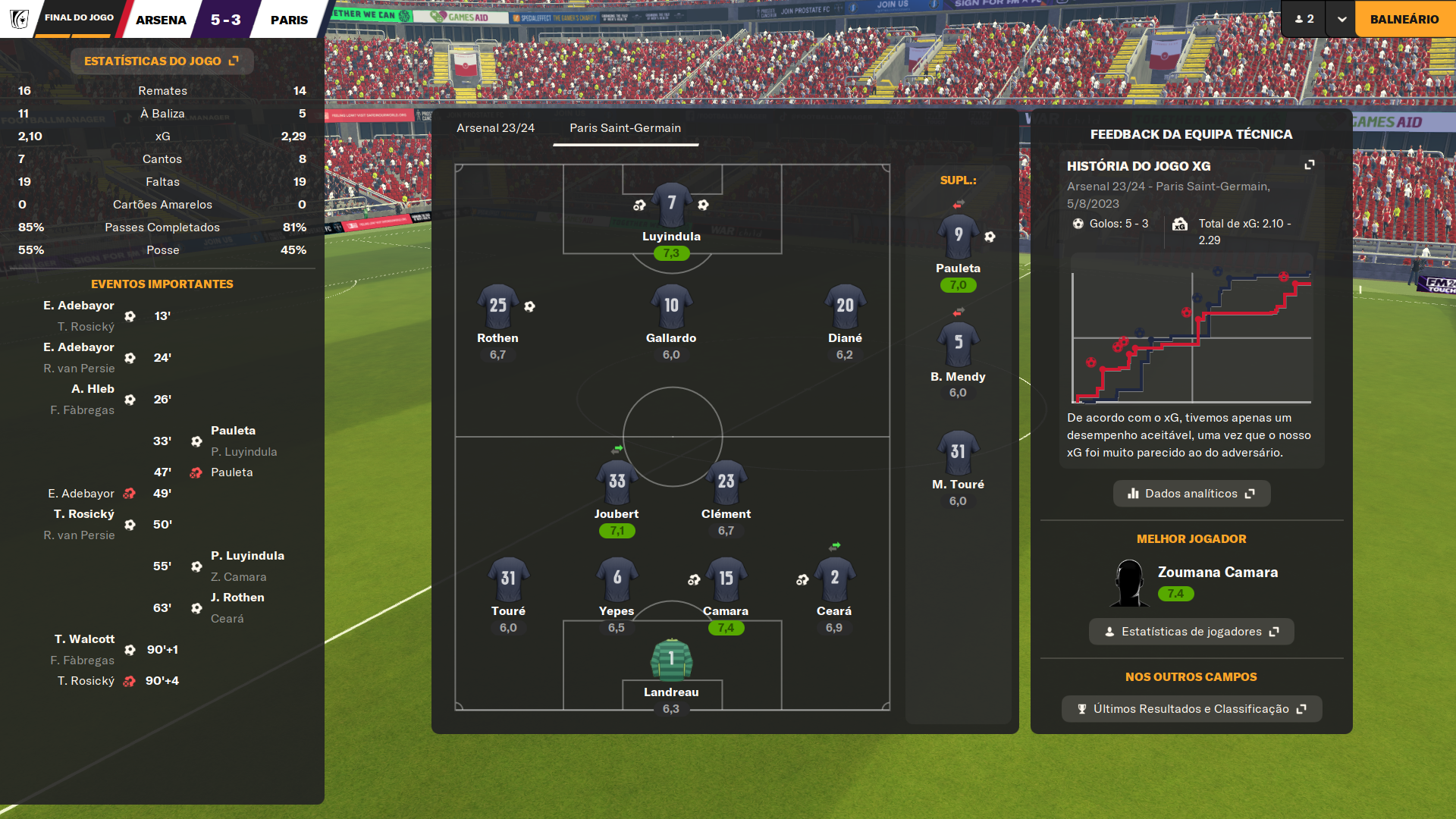View Últimos Resultados e Classificação
Image resolution: width=1456 pixels, height=819 pixels.
pyautogui.click(x=1191, y=709)
